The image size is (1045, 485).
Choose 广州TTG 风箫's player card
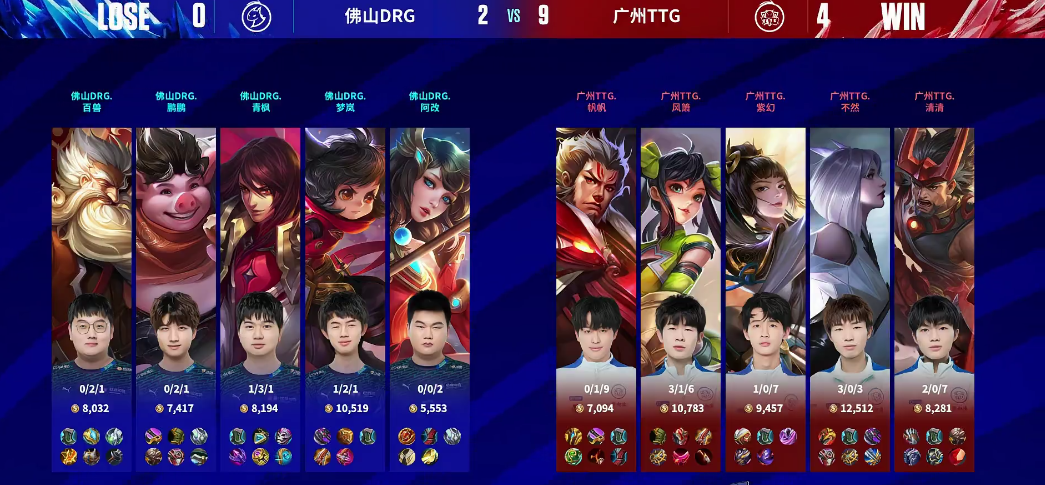pos(681,298)
